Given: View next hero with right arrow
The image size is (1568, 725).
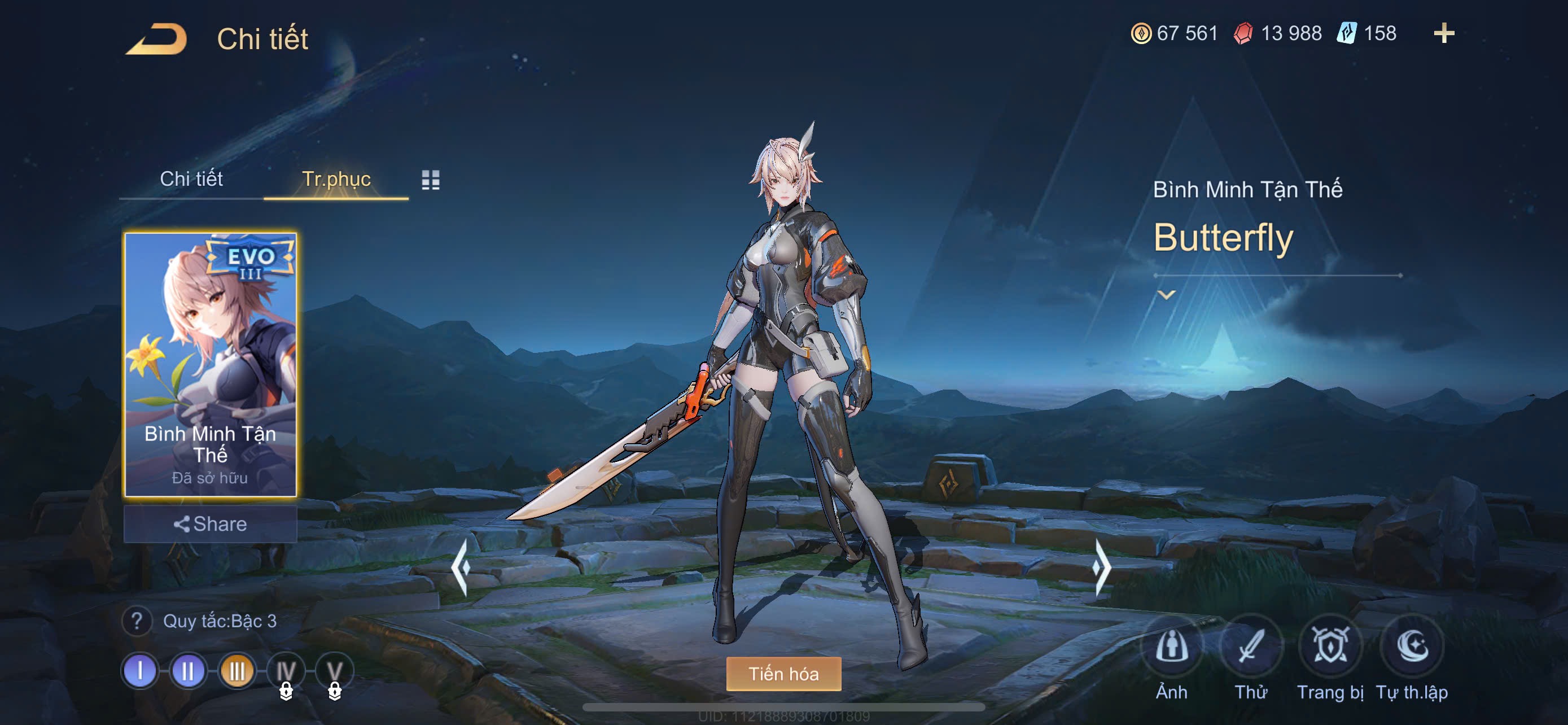Looking at the screenshot, I should tap(1101, 567).
